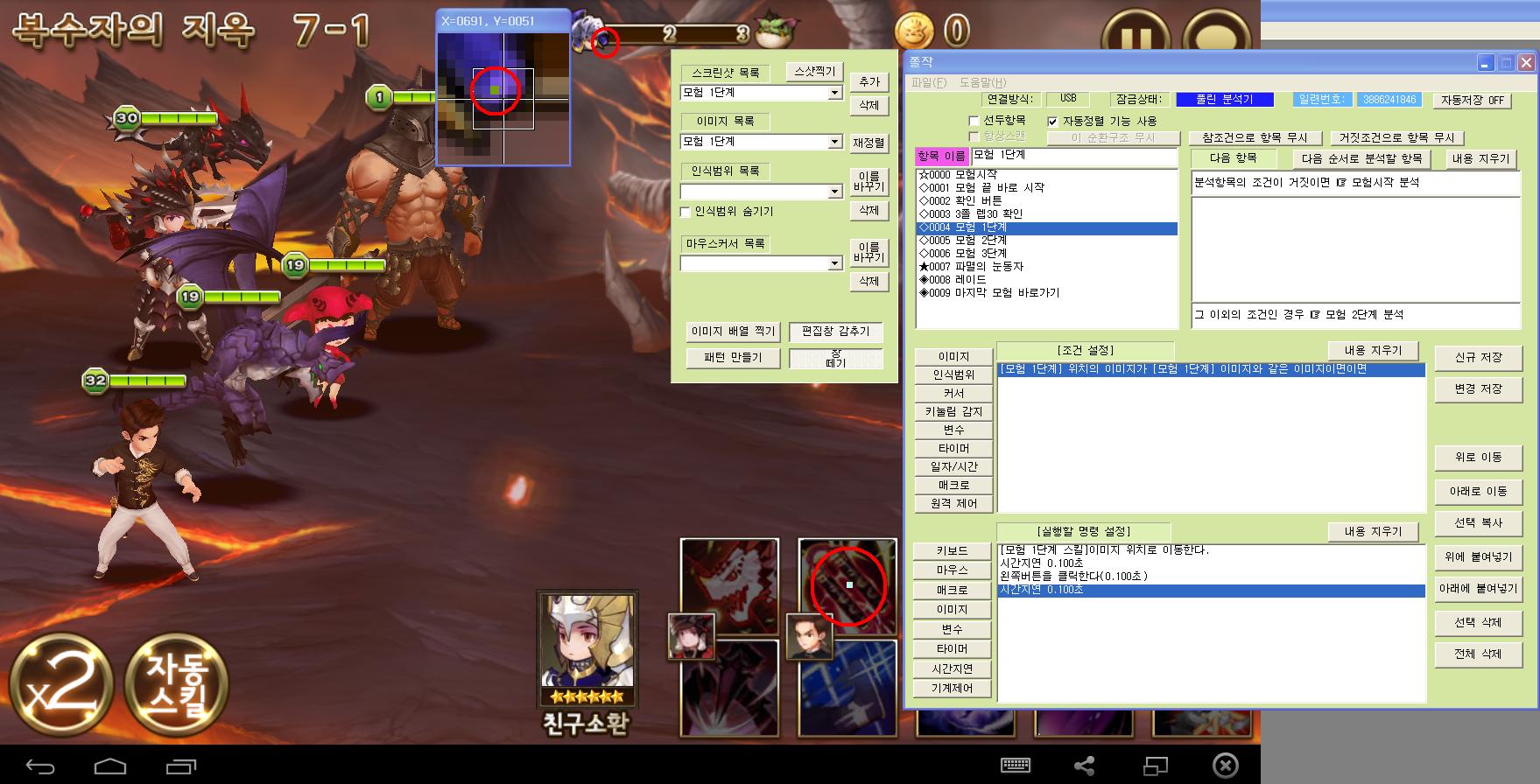Tap the Android back arrow

[40, 766]
